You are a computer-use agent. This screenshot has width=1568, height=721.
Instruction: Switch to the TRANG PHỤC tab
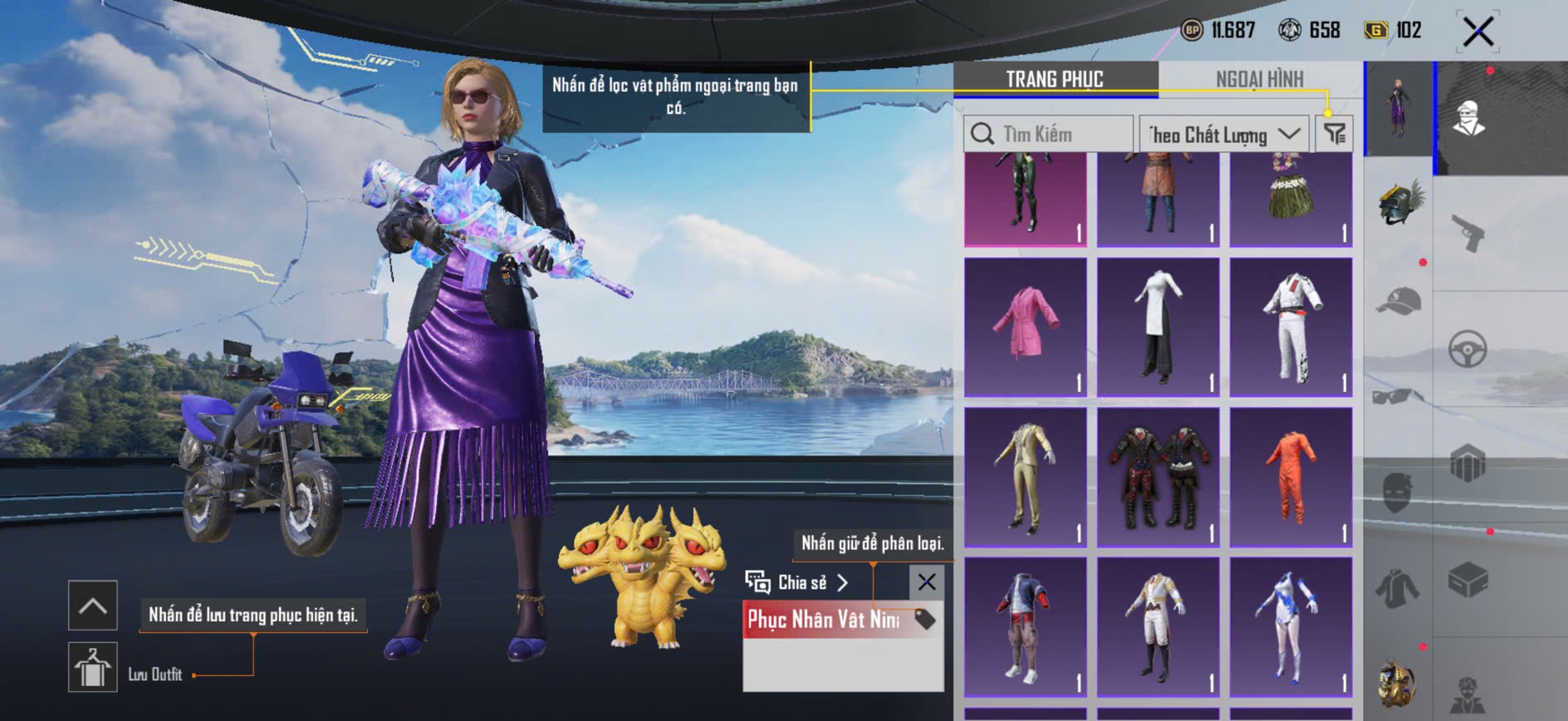pyautogui.click(x=1055, y=80)
